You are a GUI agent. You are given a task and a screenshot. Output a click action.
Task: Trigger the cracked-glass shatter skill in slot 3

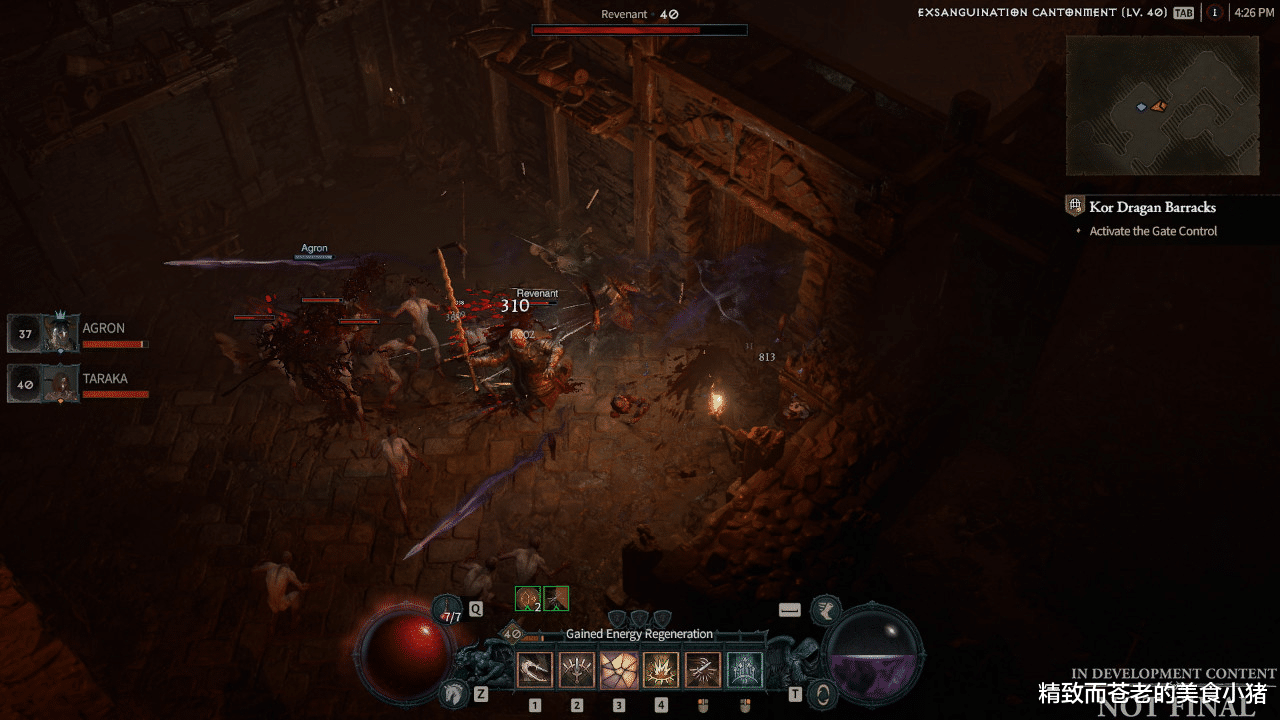[619, 670]
